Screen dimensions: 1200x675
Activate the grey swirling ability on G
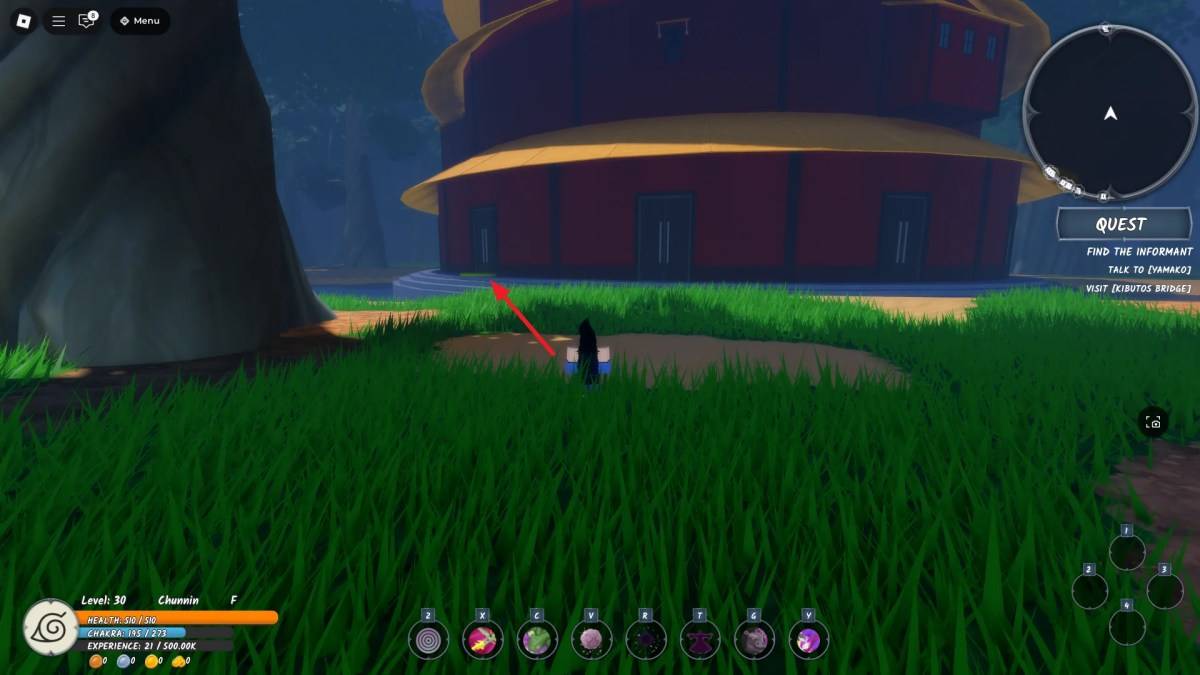tap(754, 640)
